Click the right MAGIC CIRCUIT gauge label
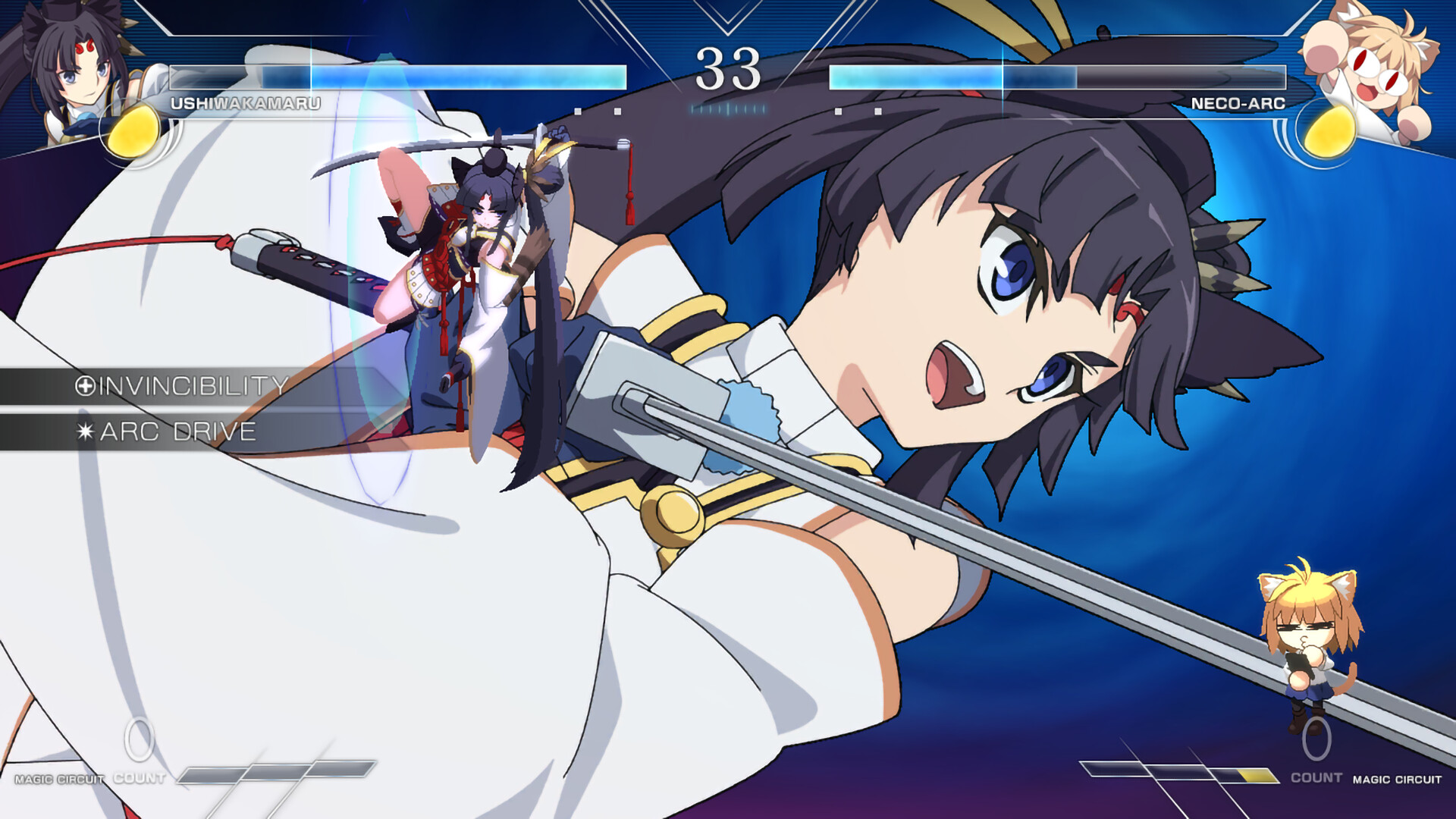 (1398, 777)
